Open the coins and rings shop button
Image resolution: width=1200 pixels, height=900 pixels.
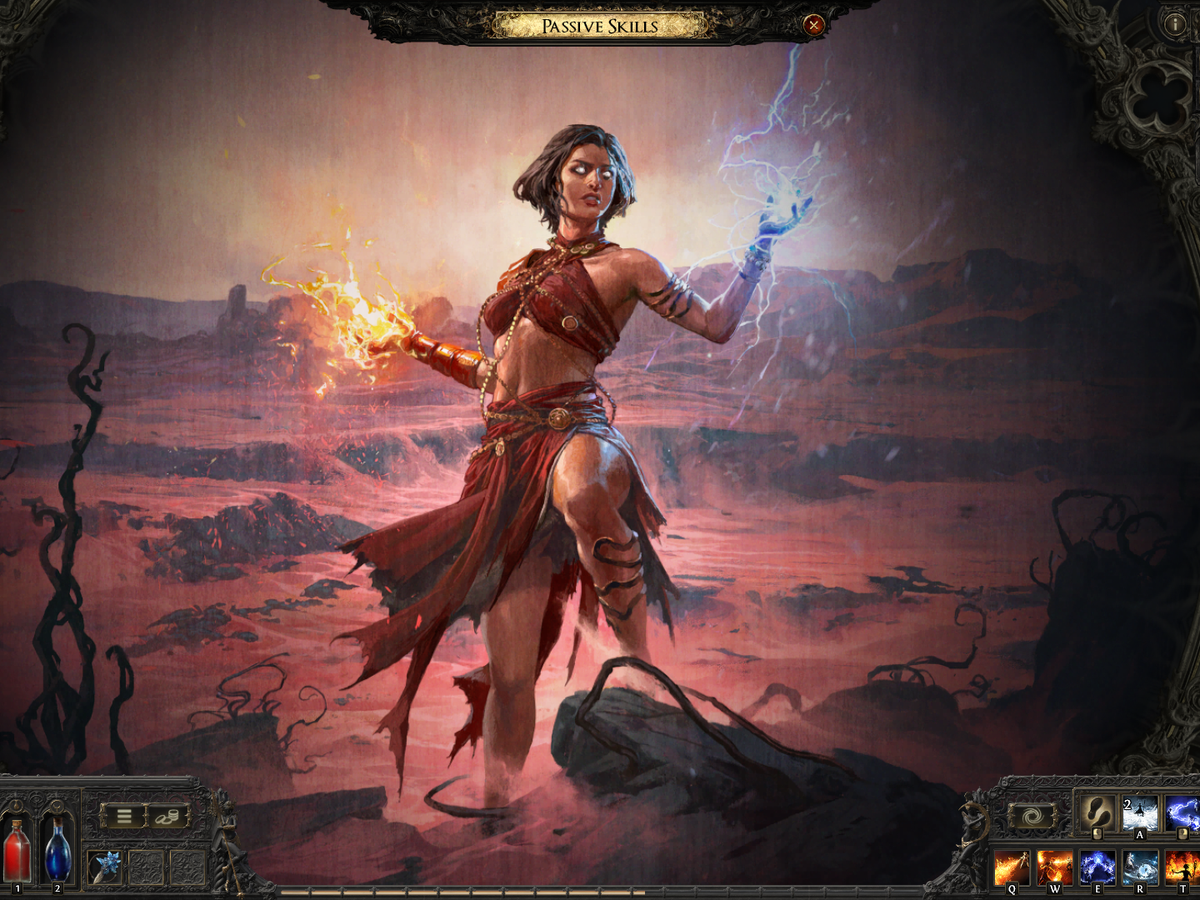(168, 815)
